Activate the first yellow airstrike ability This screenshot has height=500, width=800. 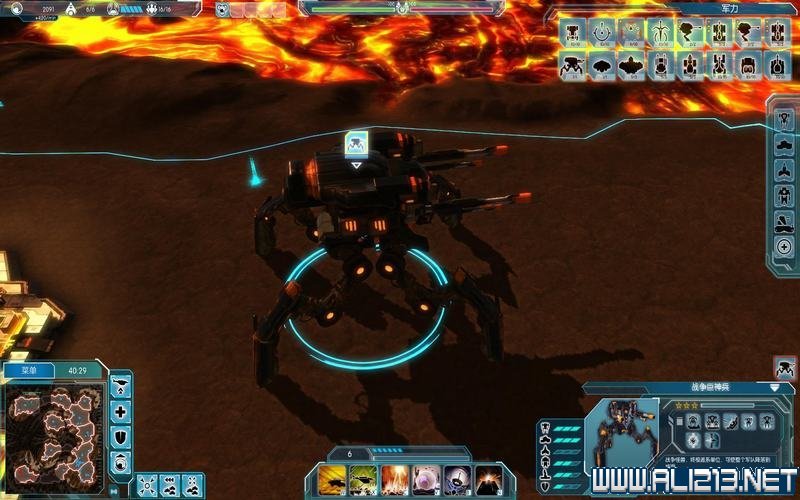pos(332,479)
